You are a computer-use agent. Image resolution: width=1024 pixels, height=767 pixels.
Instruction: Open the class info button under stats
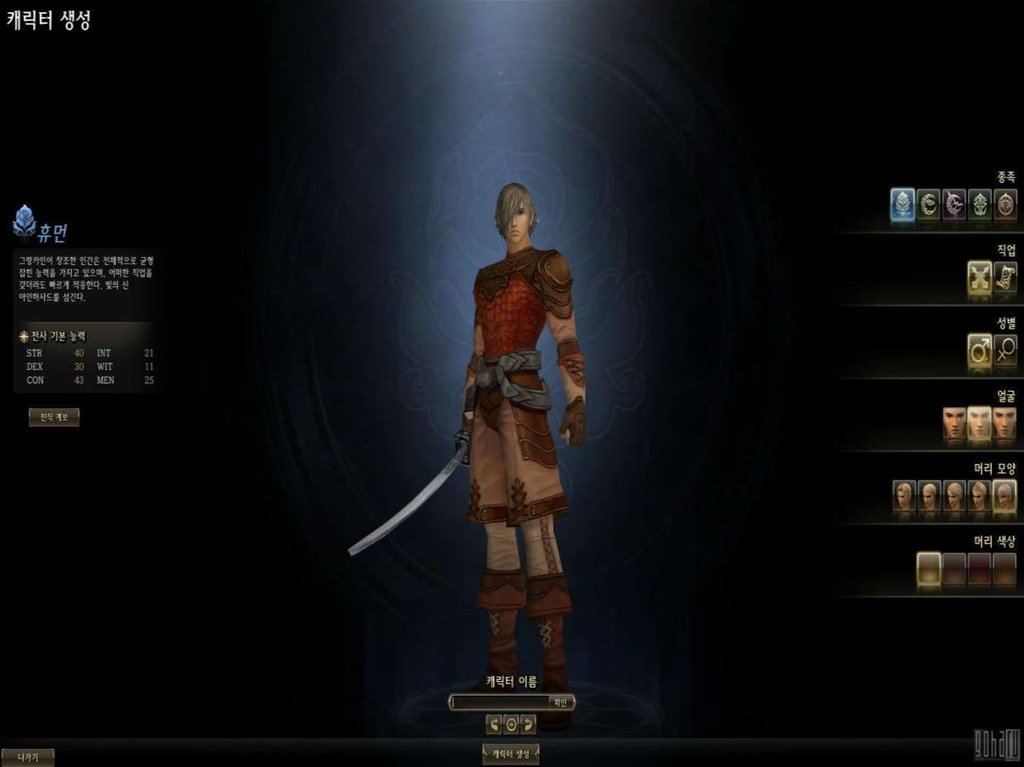(54, 418)
